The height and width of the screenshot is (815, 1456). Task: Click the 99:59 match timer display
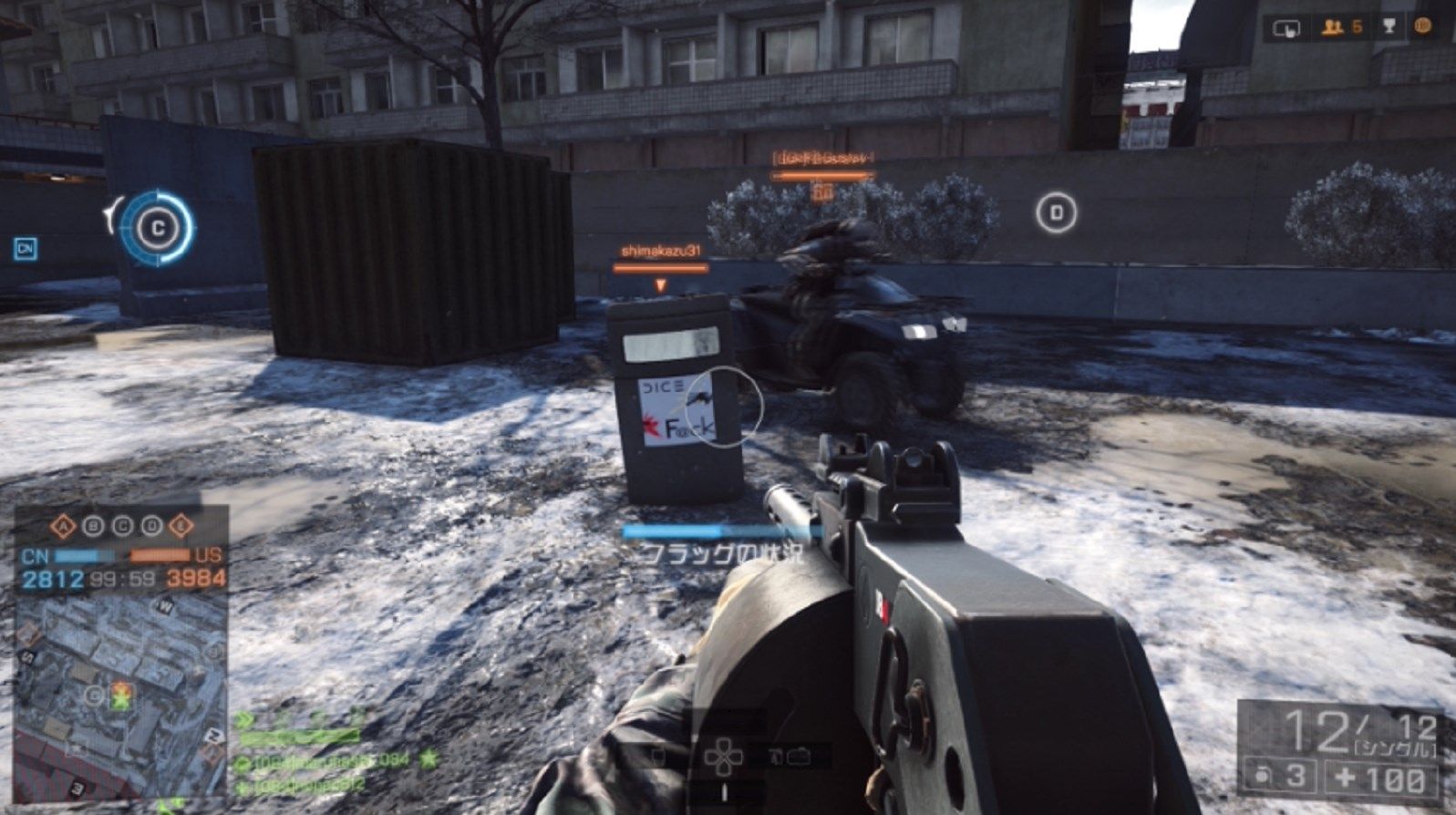click(x=123, y=577)
